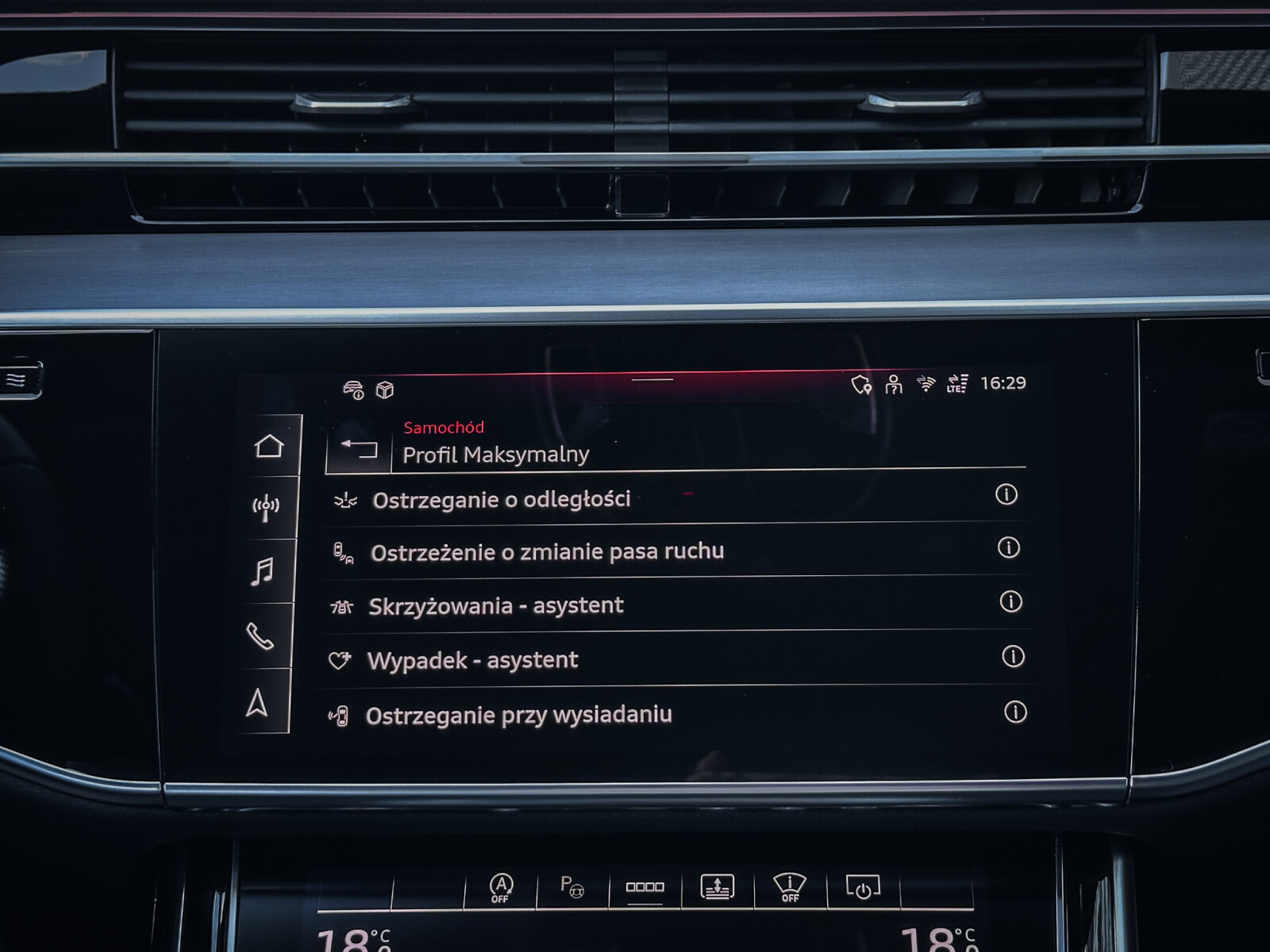Show info for Skrzyżowania - asystent

1010,601
